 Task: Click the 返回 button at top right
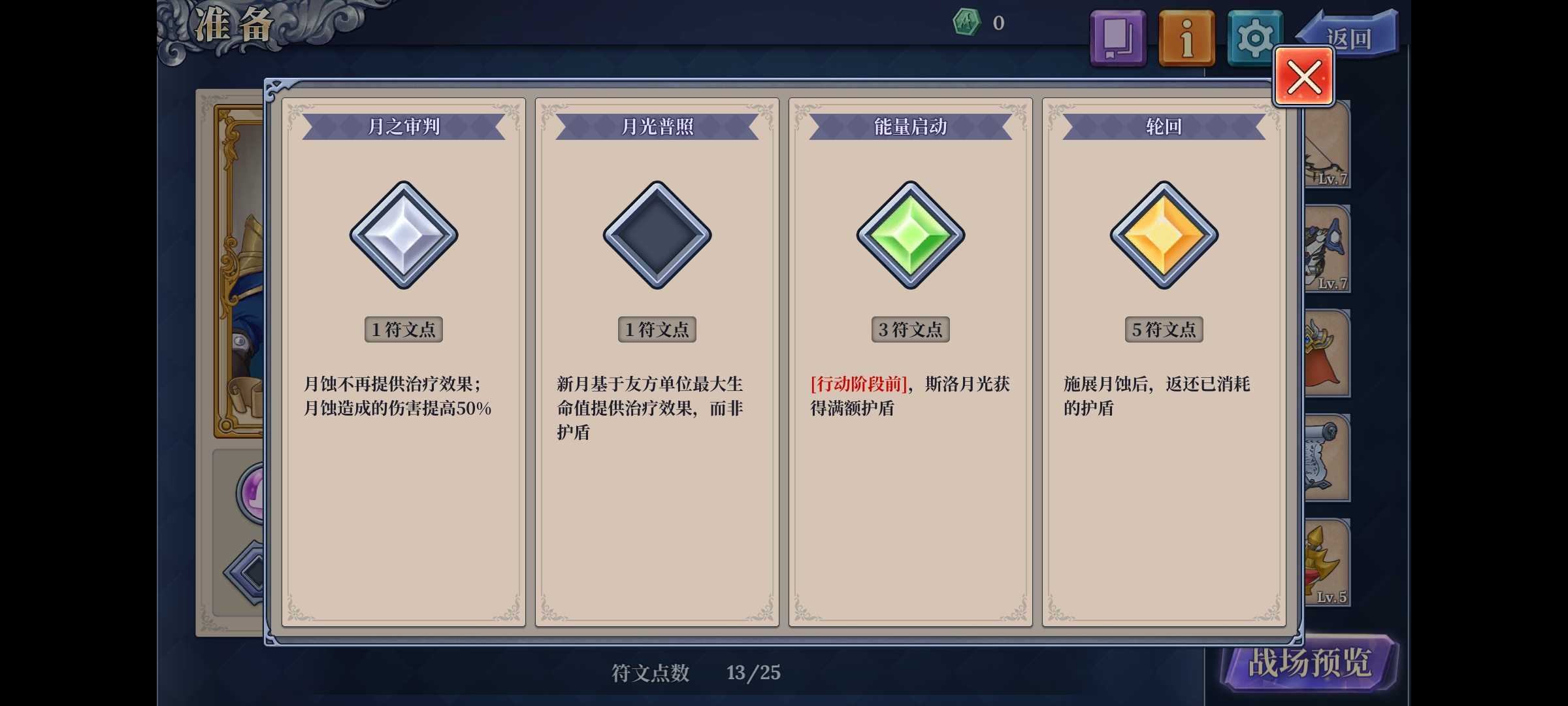coord(1349,36)
